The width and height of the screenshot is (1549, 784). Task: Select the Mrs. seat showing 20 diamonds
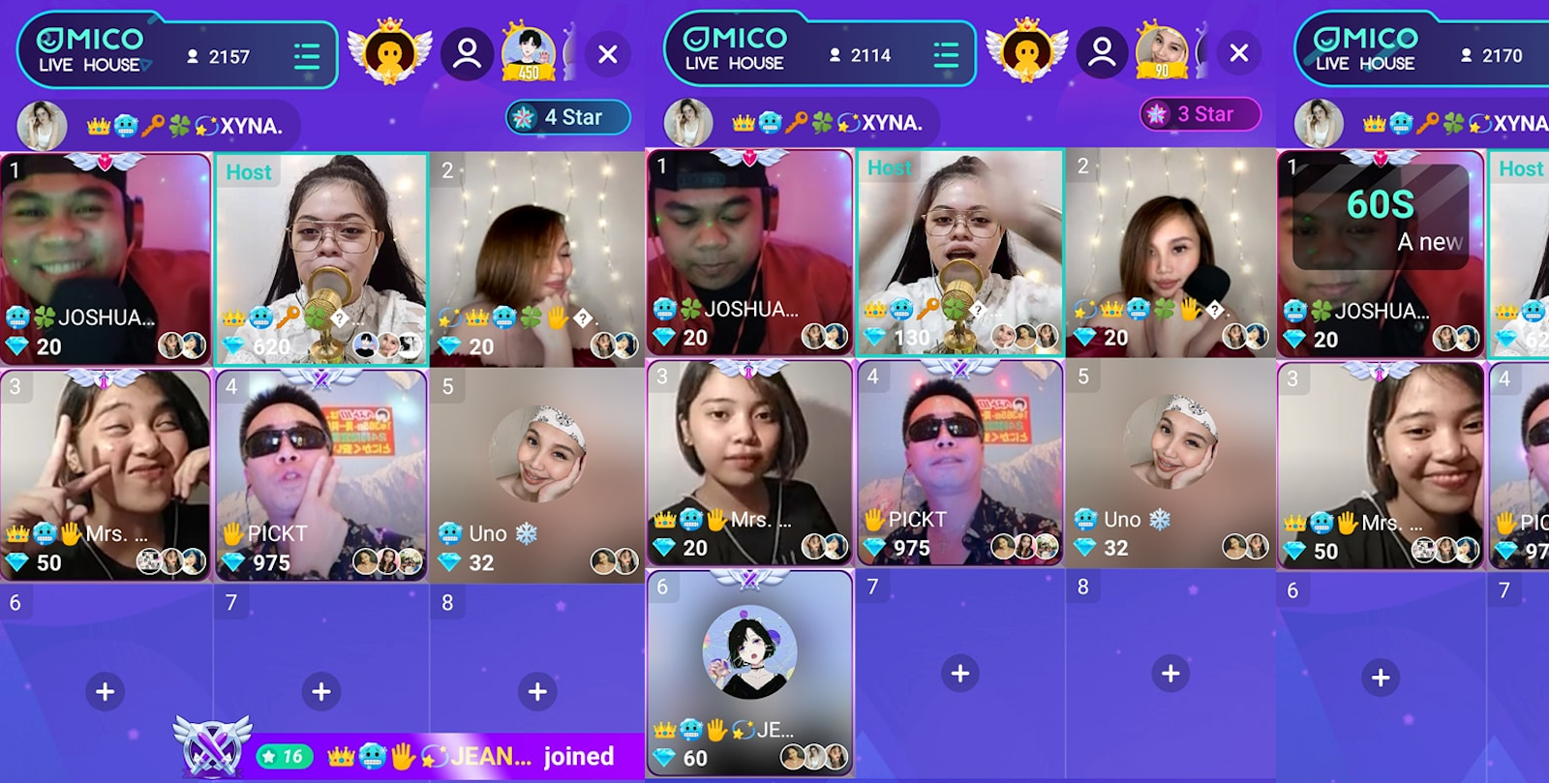coord(749,462)
